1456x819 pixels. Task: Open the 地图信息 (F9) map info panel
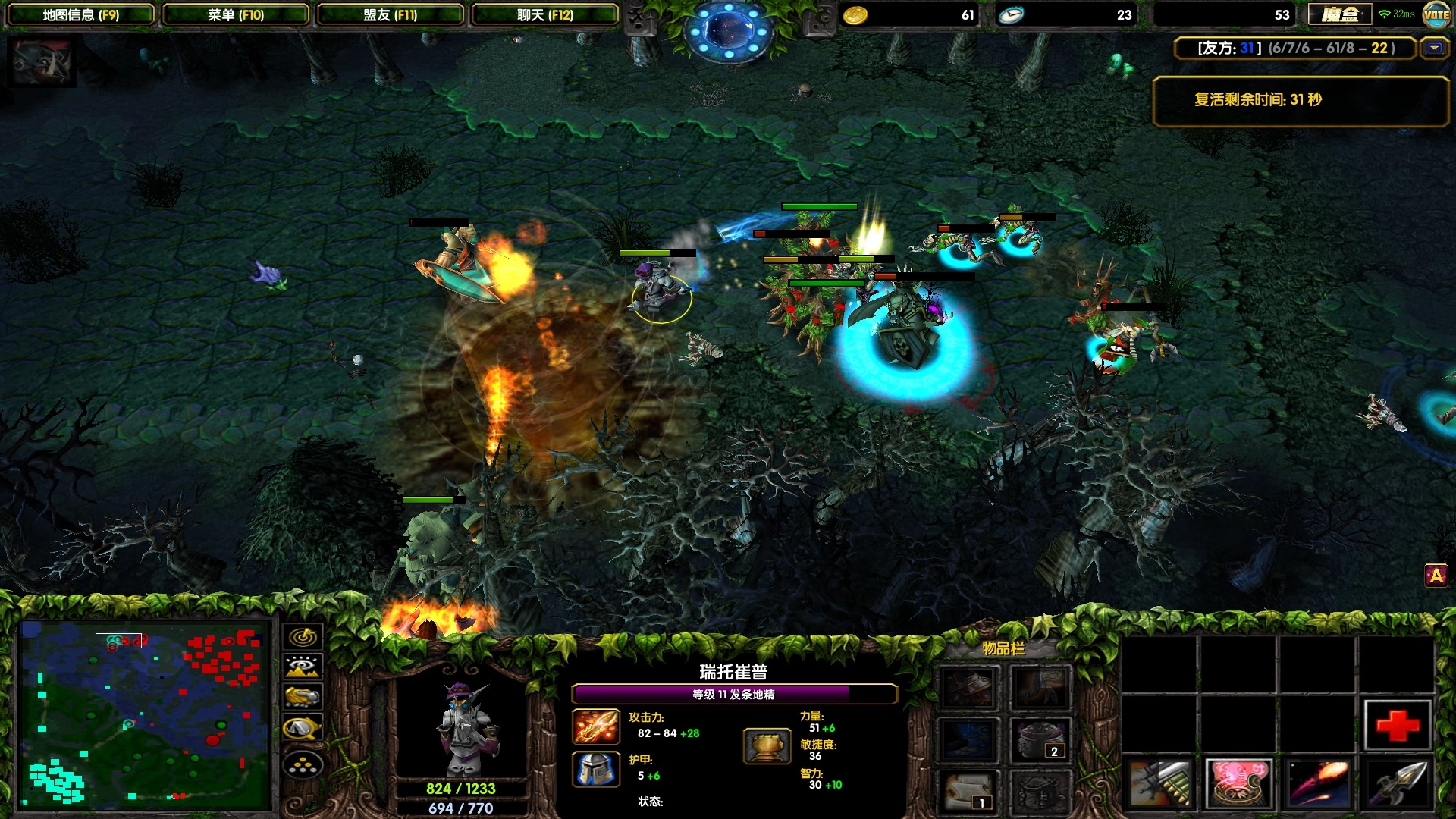pos(80,14)
